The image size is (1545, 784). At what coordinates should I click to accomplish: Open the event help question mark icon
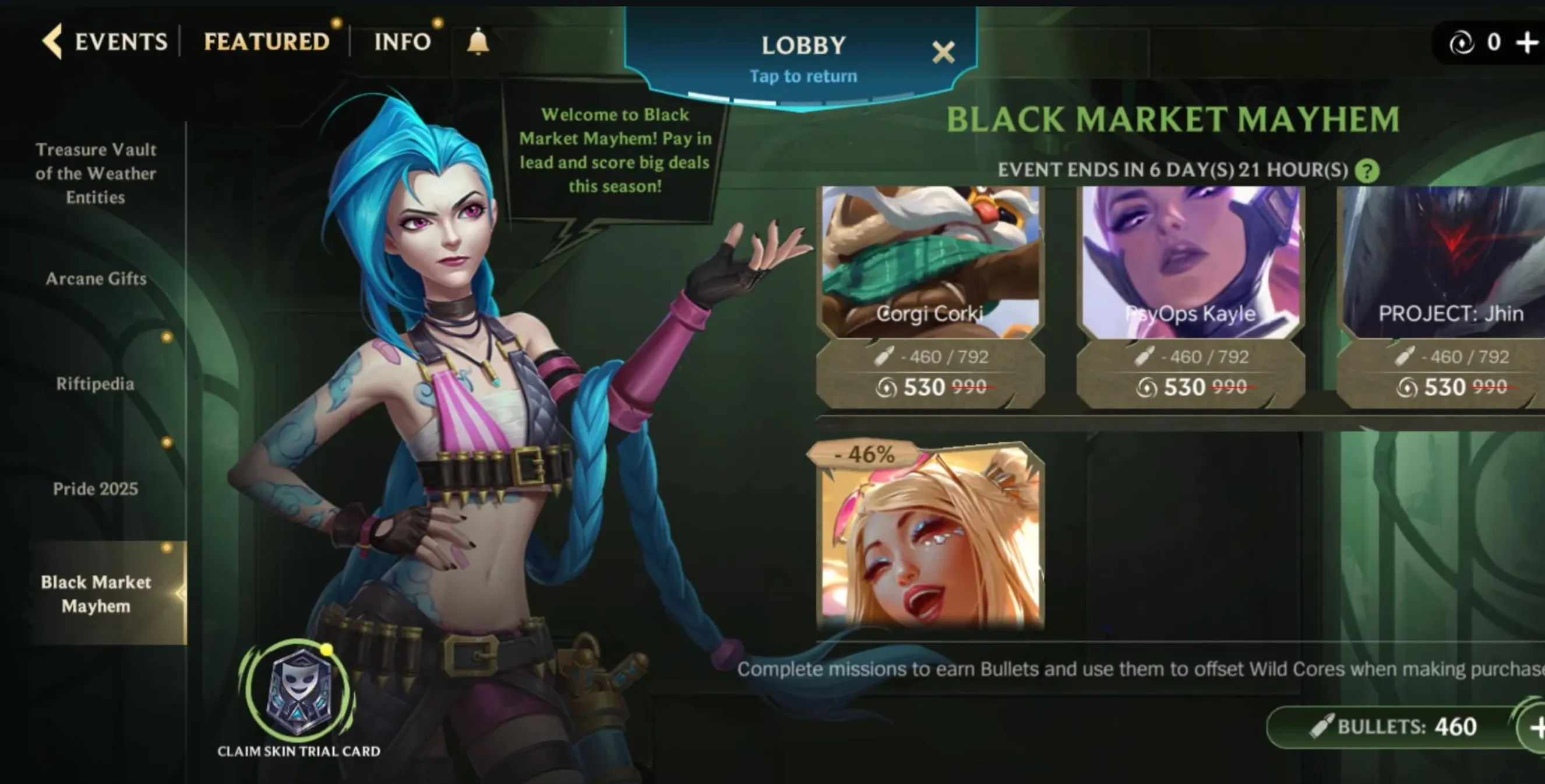point(1367,170)
